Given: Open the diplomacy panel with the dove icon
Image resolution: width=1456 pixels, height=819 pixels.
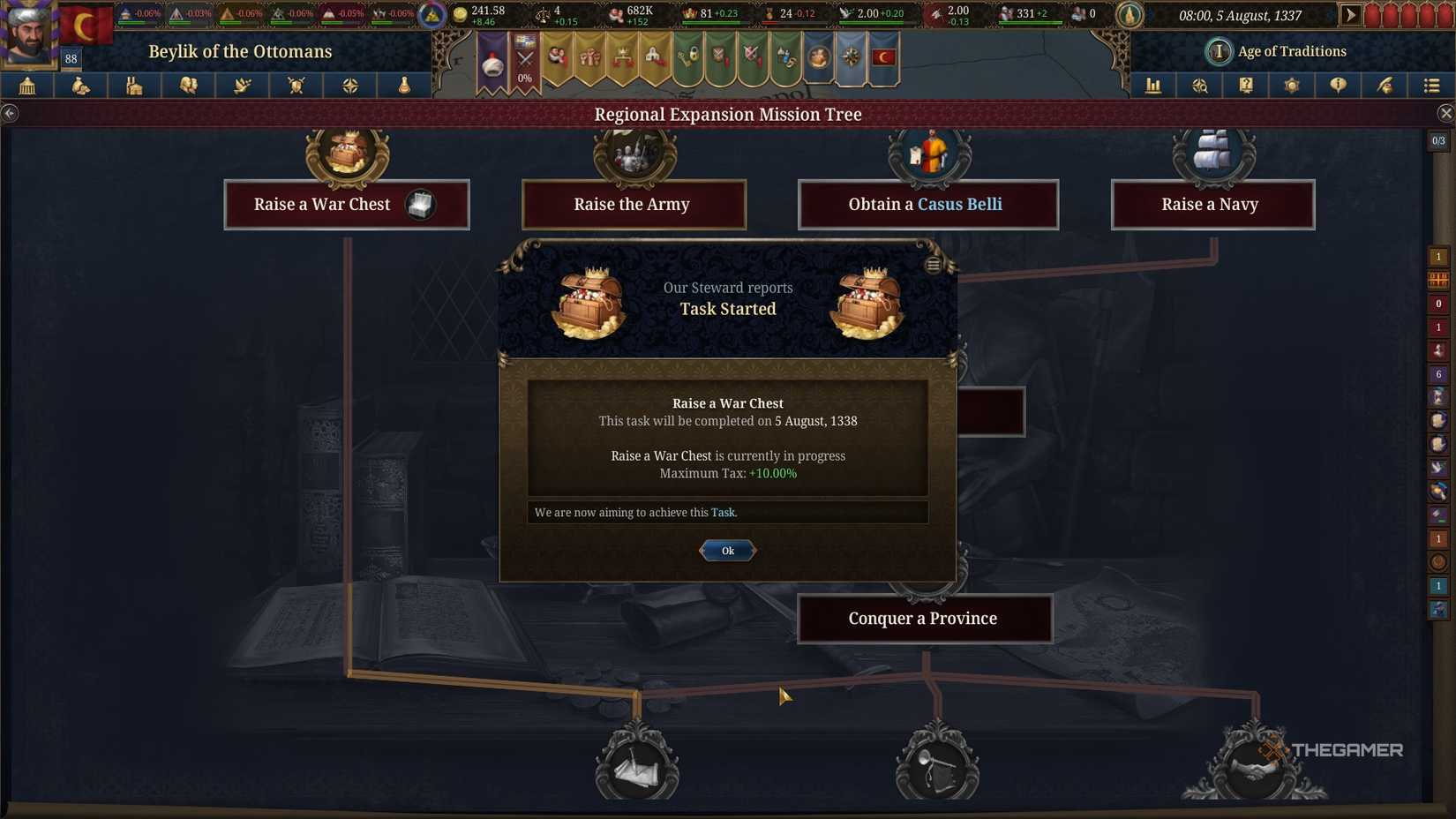Looking at the screenshot, I should [241, 86].
